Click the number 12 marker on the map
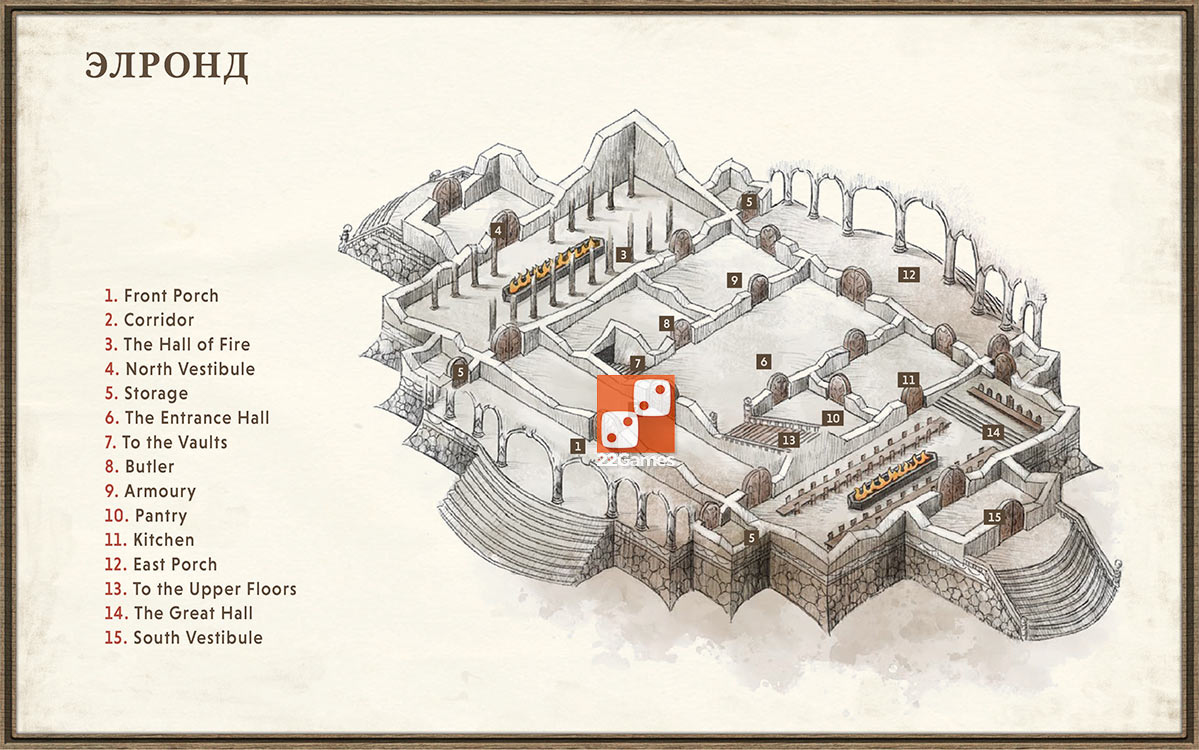 (908, 274)
